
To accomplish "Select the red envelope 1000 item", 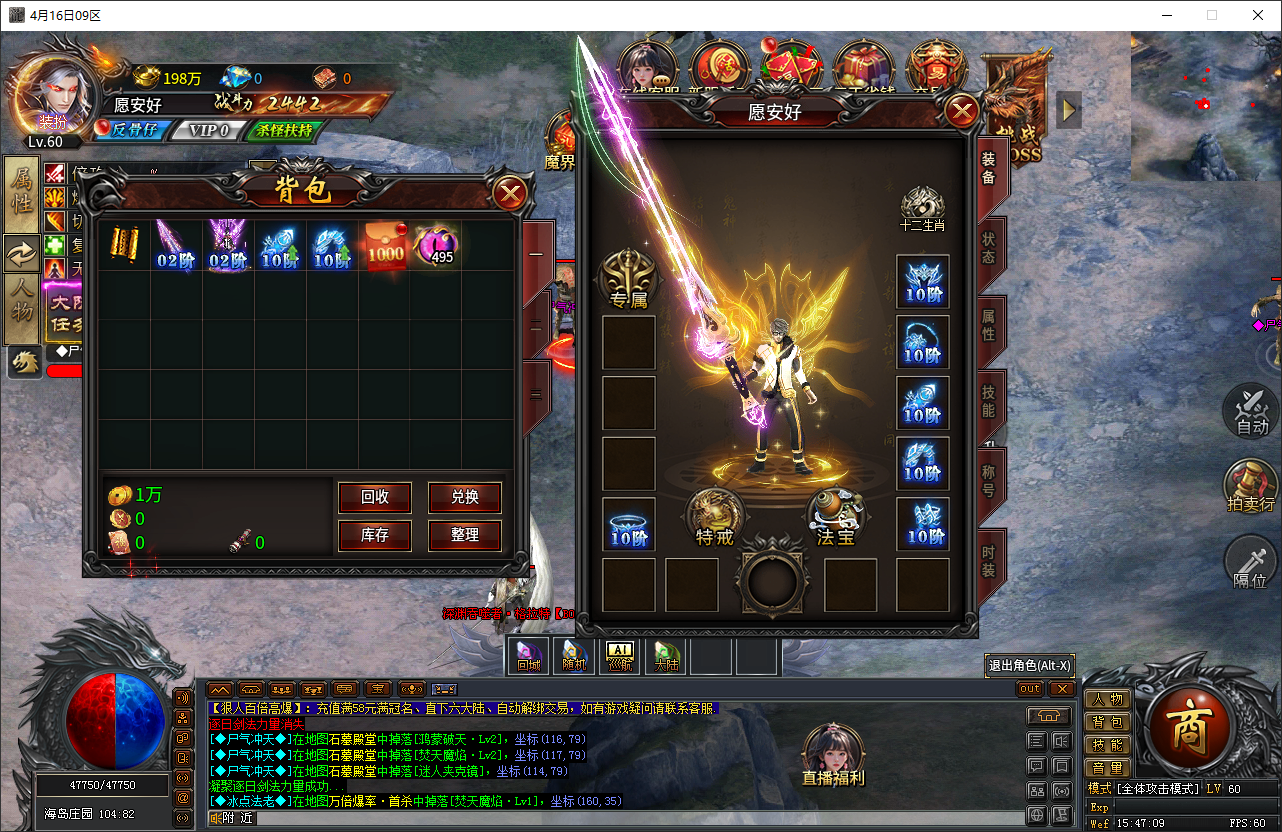I will 385,246.
